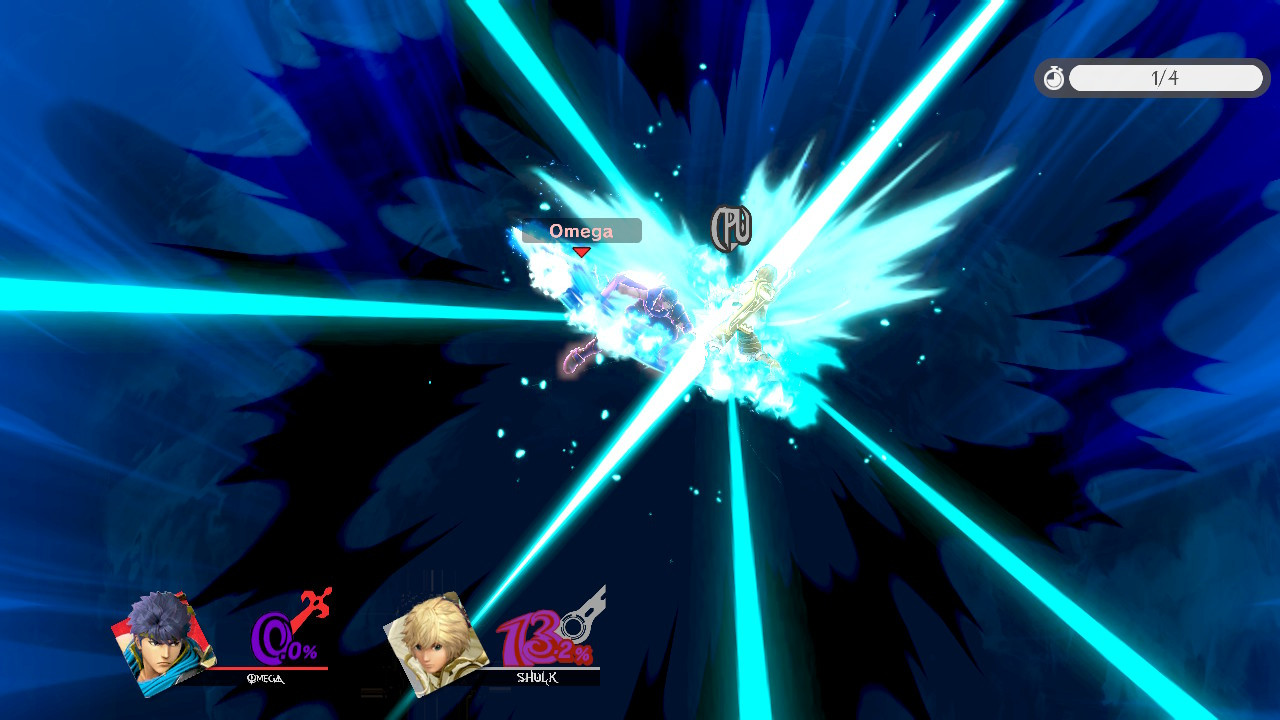Expand the 1/4 score counter panel
Viewport: 1280px width, 720px height.
click(1166, 77)
